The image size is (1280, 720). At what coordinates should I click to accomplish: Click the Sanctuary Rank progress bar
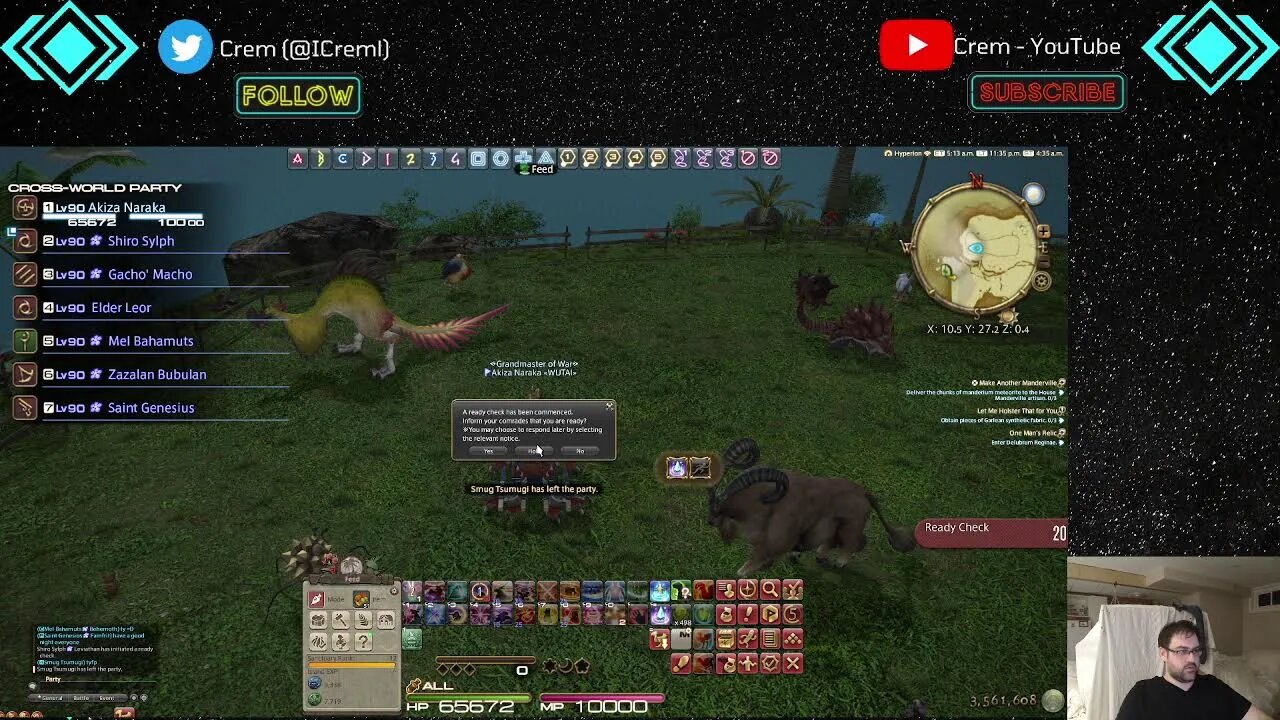(x=352, y=663)
